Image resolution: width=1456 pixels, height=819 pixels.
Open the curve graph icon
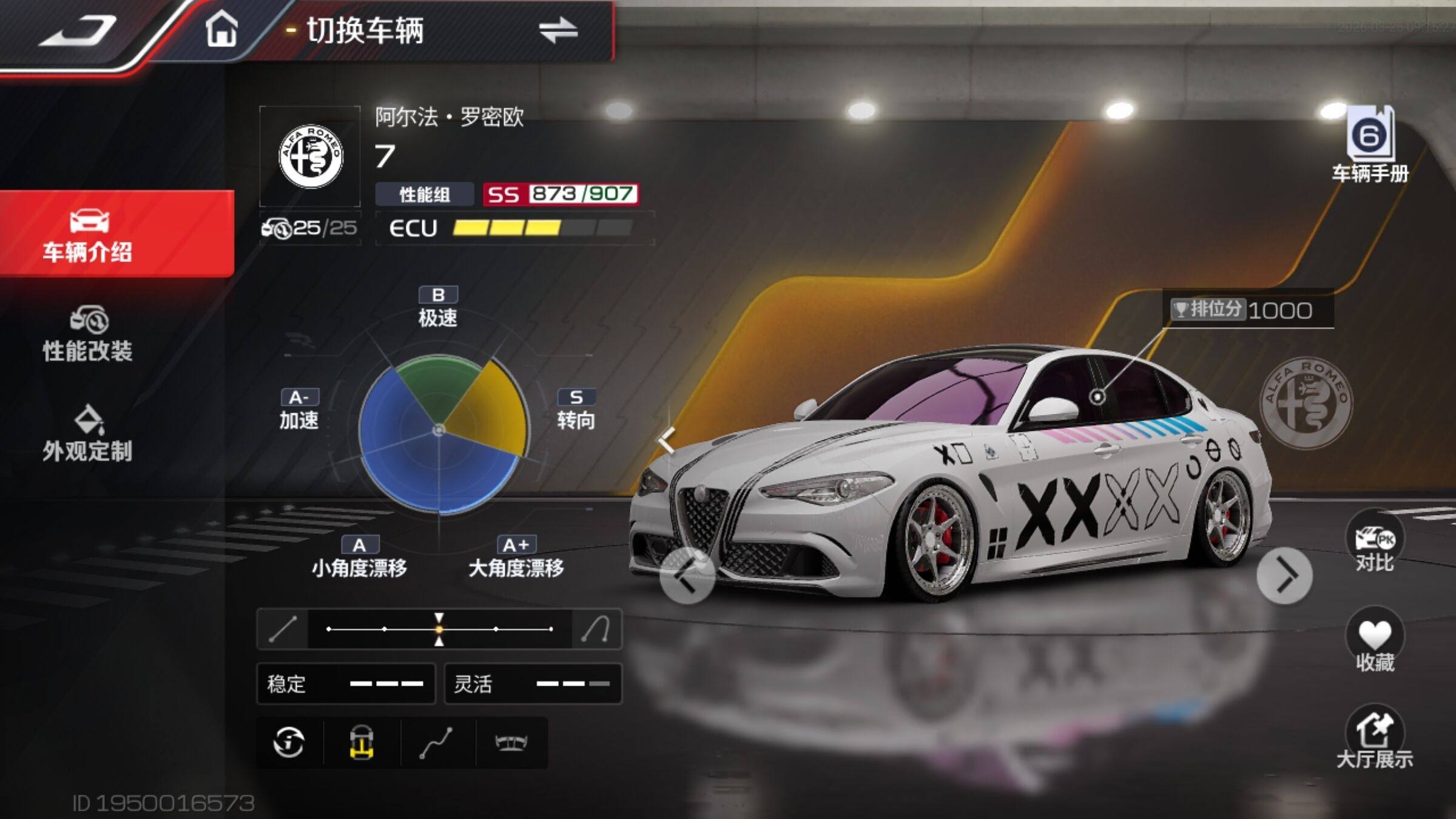437,743
